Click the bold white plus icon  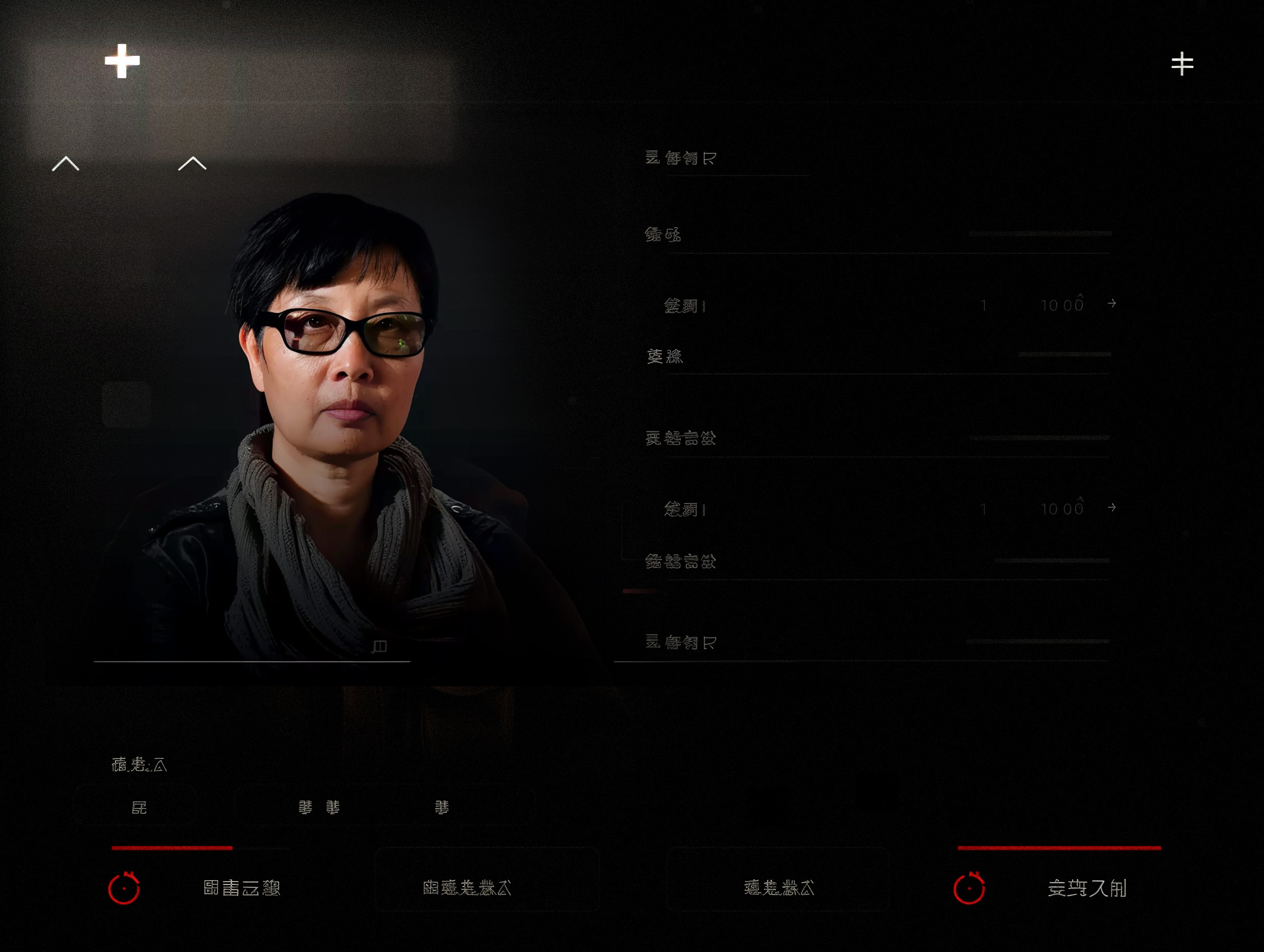coord(122,61)
